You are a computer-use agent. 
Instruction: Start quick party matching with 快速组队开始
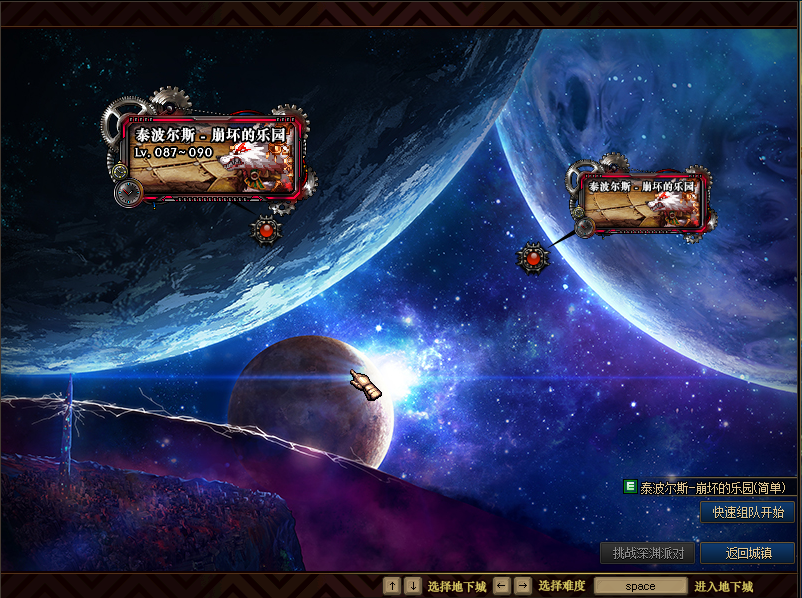pos(747,512)
